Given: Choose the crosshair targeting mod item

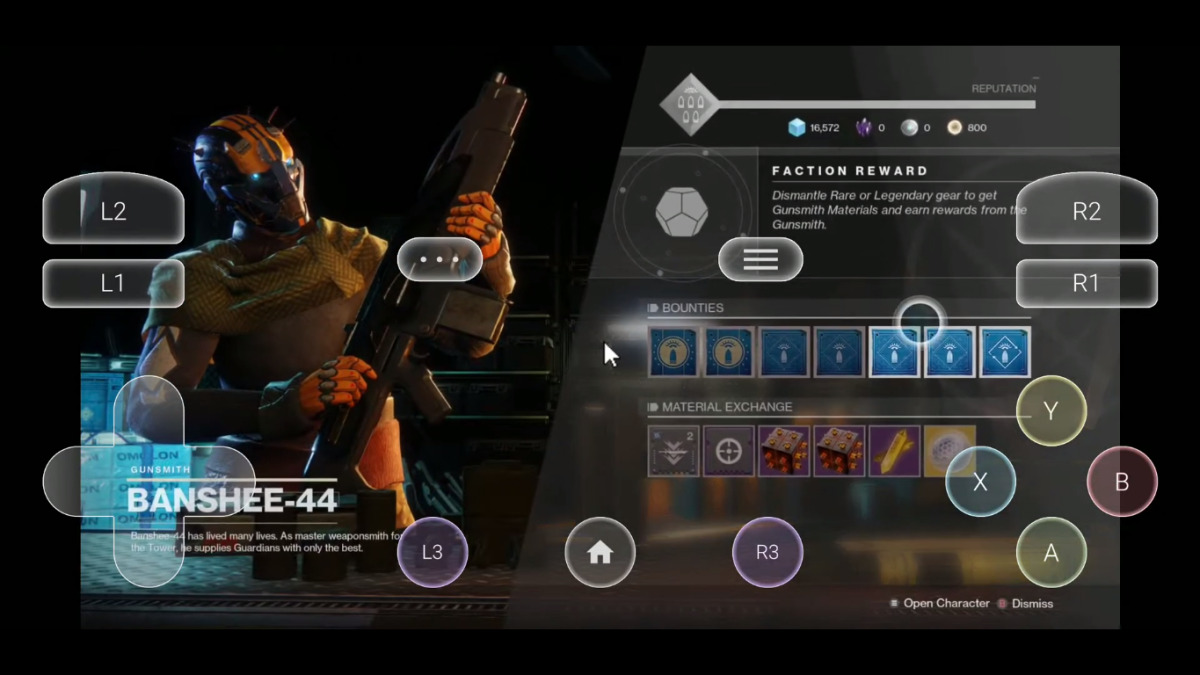Looking at the screenshot, I should coord(728,451).
